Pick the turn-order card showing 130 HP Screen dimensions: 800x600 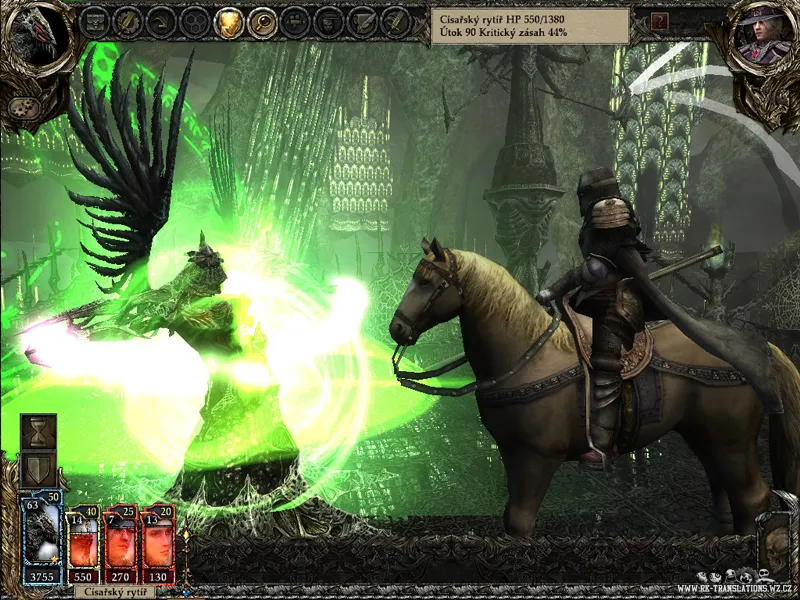pos(158,546)
